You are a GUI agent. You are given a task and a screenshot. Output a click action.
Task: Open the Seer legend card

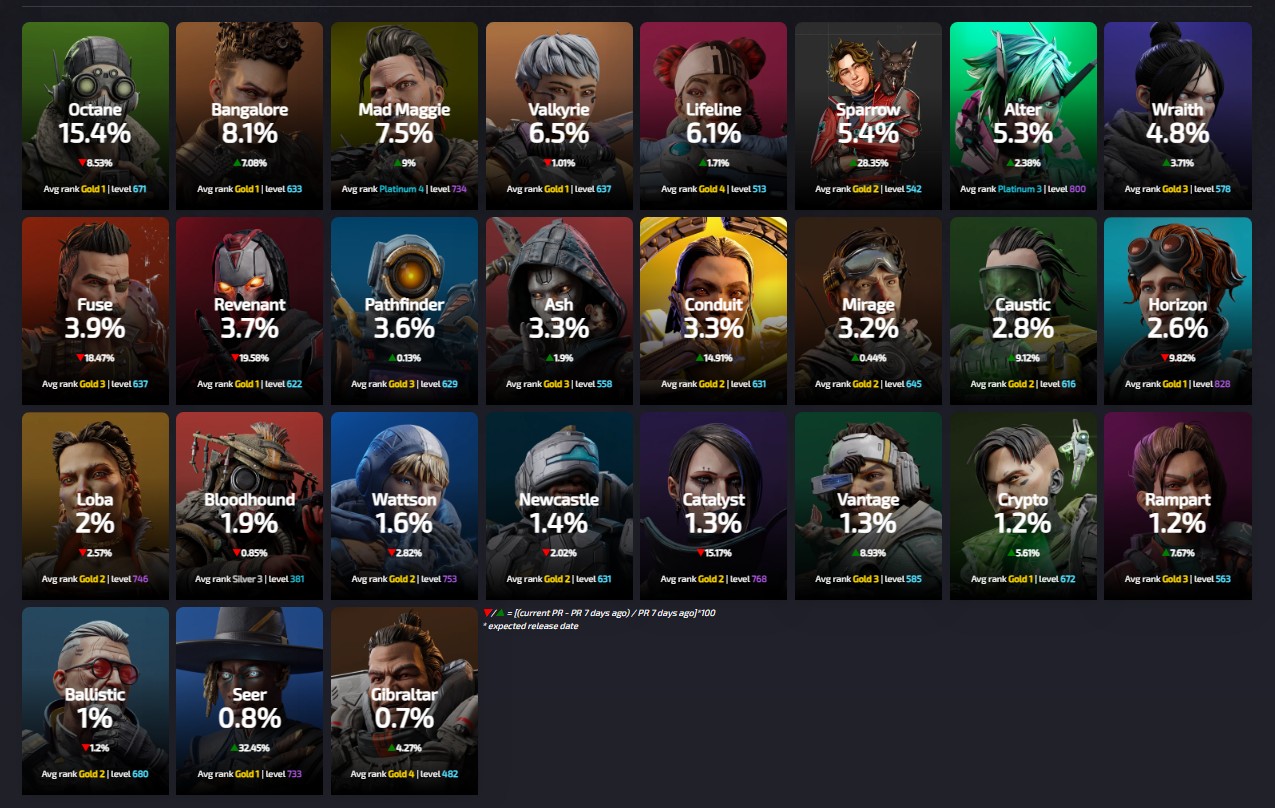(249, 700)
